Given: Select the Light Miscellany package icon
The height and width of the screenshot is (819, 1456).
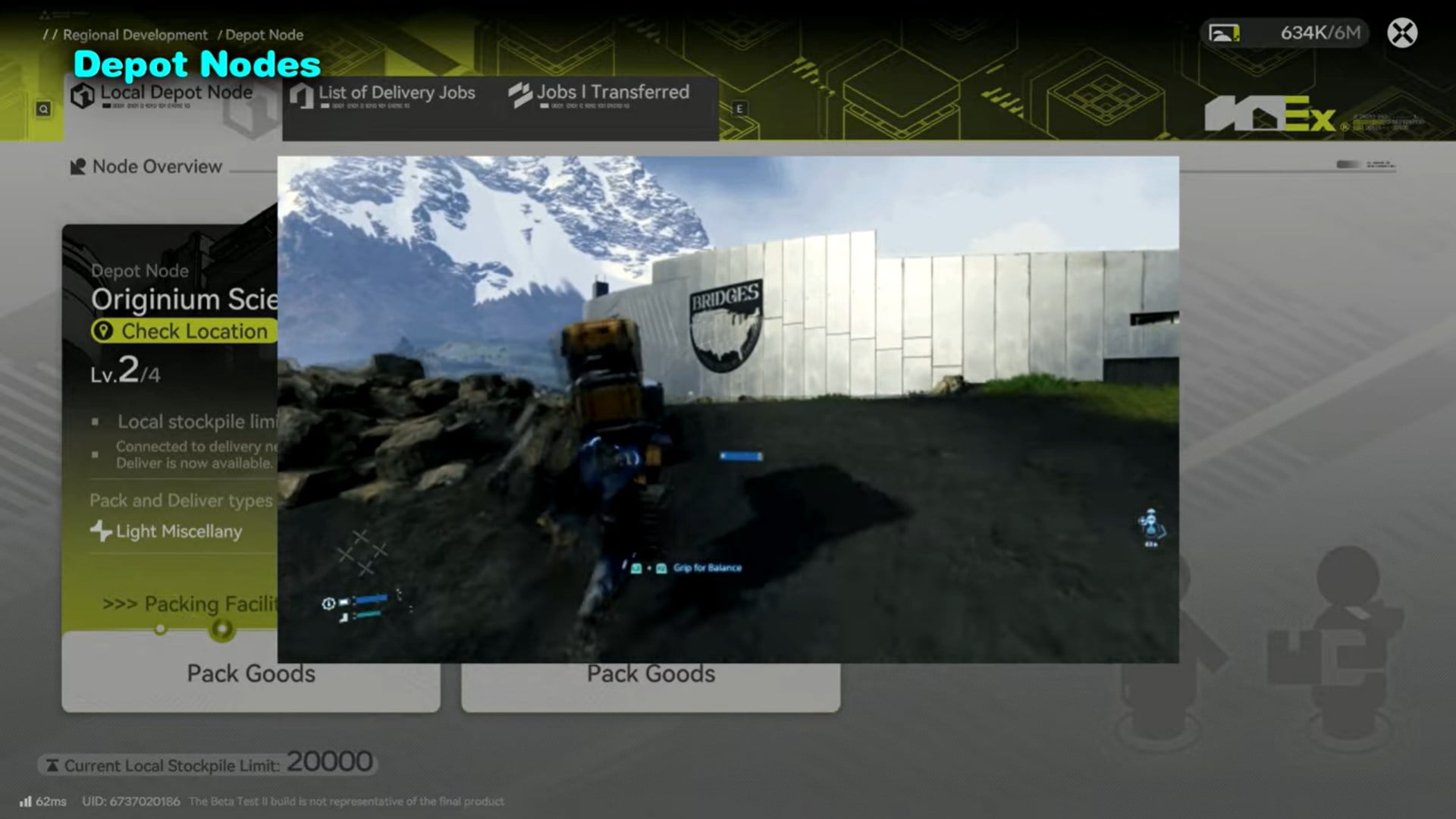Looking at the screenshot, I should 99,532.
